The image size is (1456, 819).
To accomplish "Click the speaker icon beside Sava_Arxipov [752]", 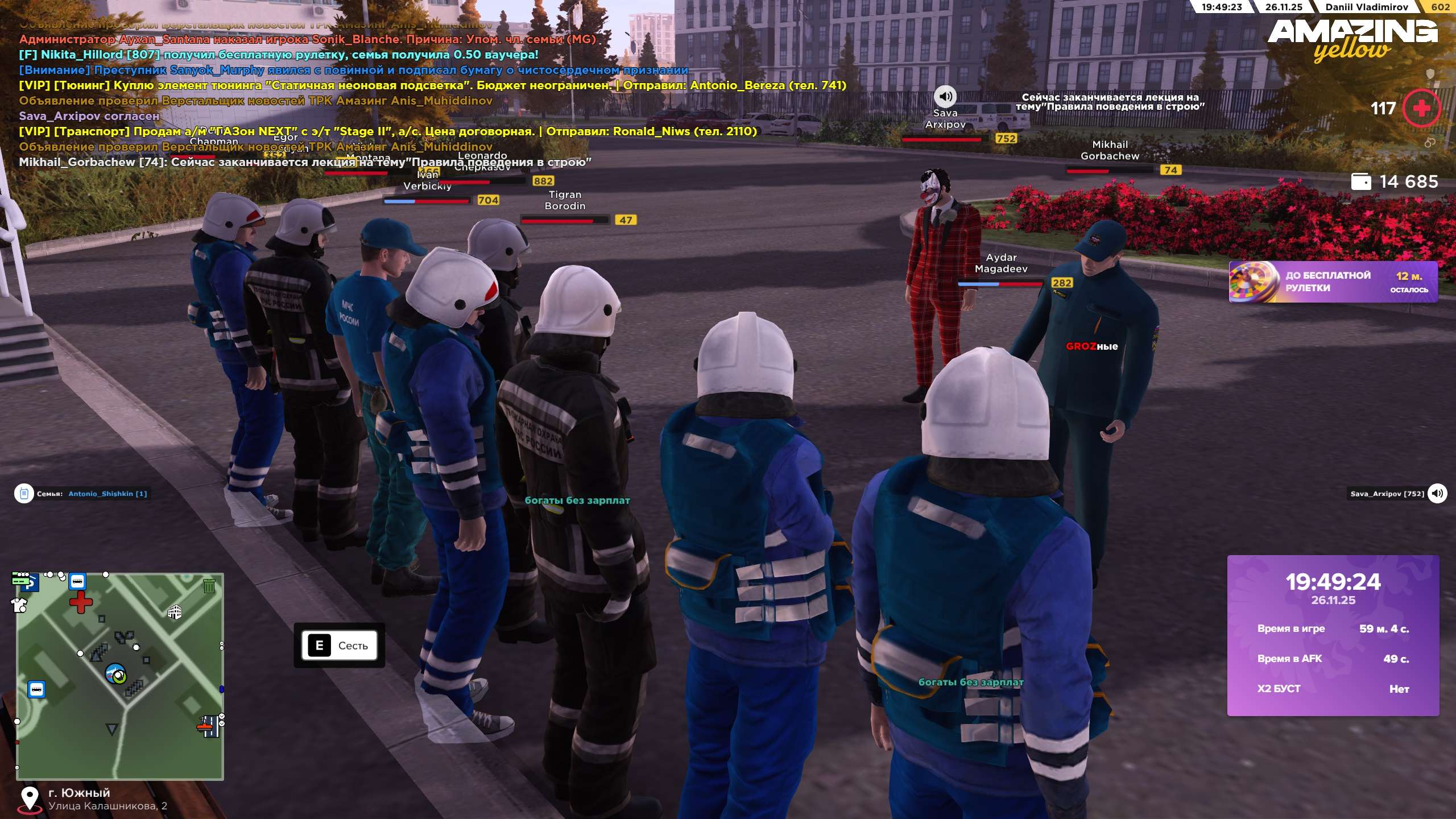I will point(1437,493).
